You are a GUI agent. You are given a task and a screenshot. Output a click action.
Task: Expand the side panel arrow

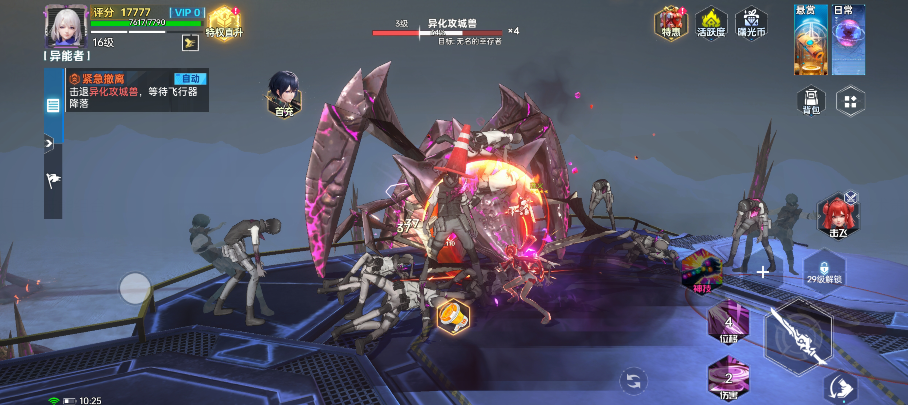tap(48, 144)
